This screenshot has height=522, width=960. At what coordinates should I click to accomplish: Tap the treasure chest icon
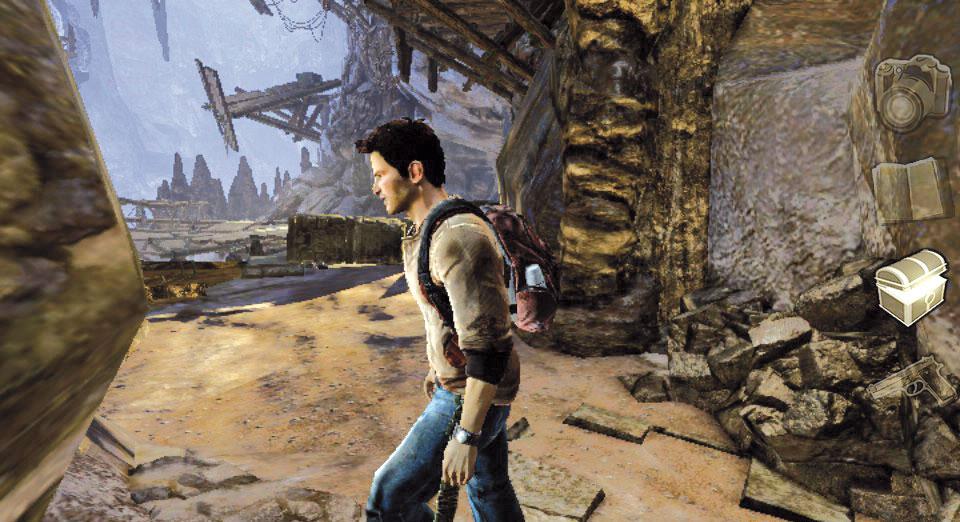coord(911,287)
